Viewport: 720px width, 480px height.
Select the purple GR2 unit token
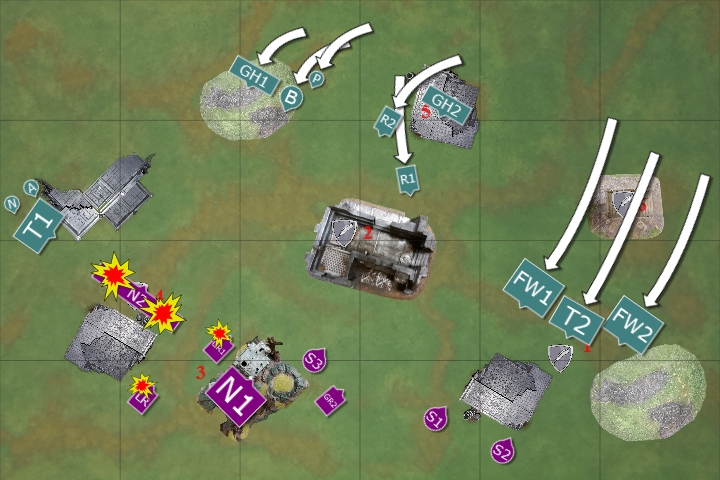[x=330, y=401]
